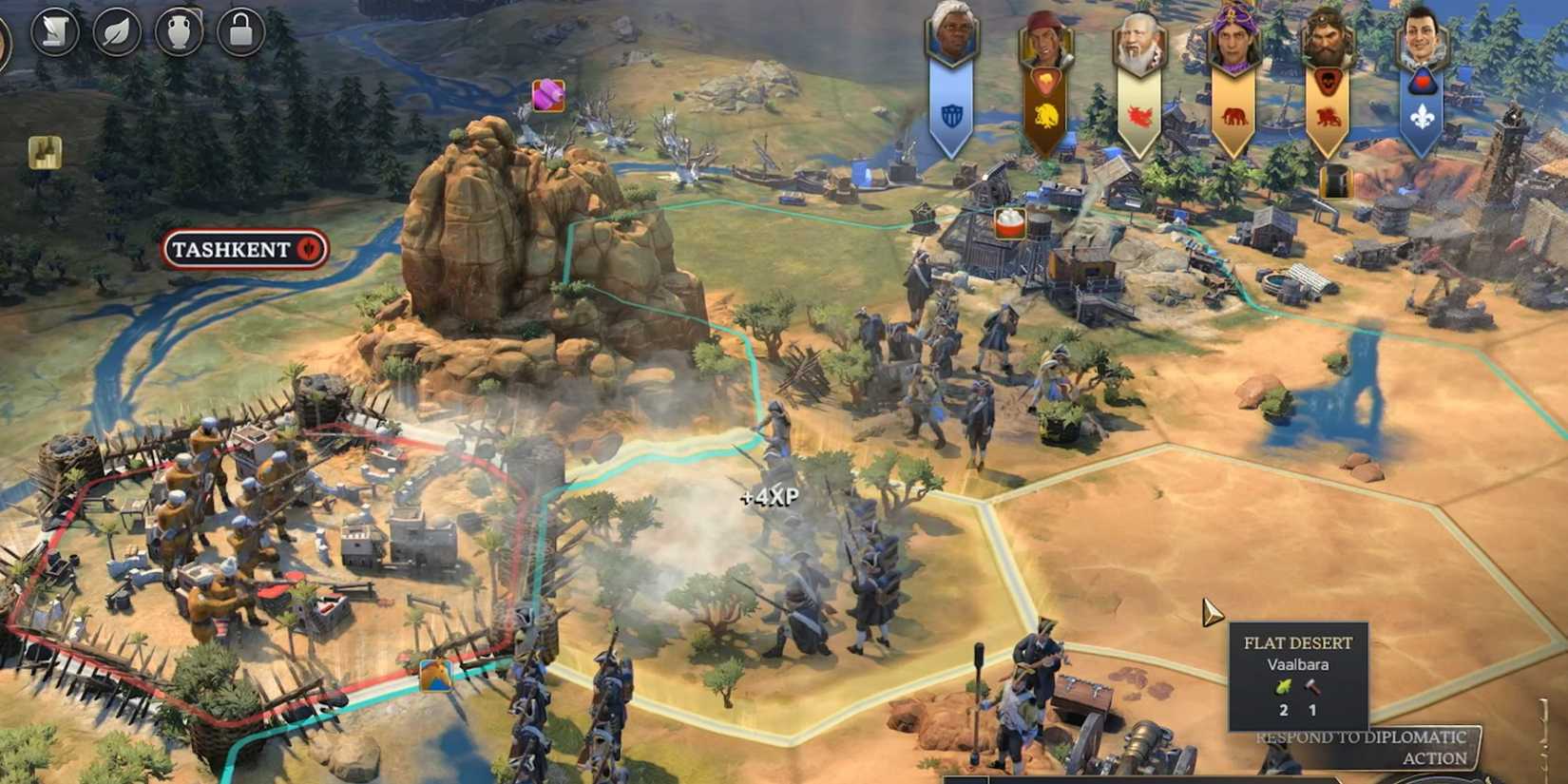Image resolution: width=1568 pixels, height=784 pixels.
Task: Click the red dragon crest banner
Action: pyautogui.click(x=1138, y=114)
